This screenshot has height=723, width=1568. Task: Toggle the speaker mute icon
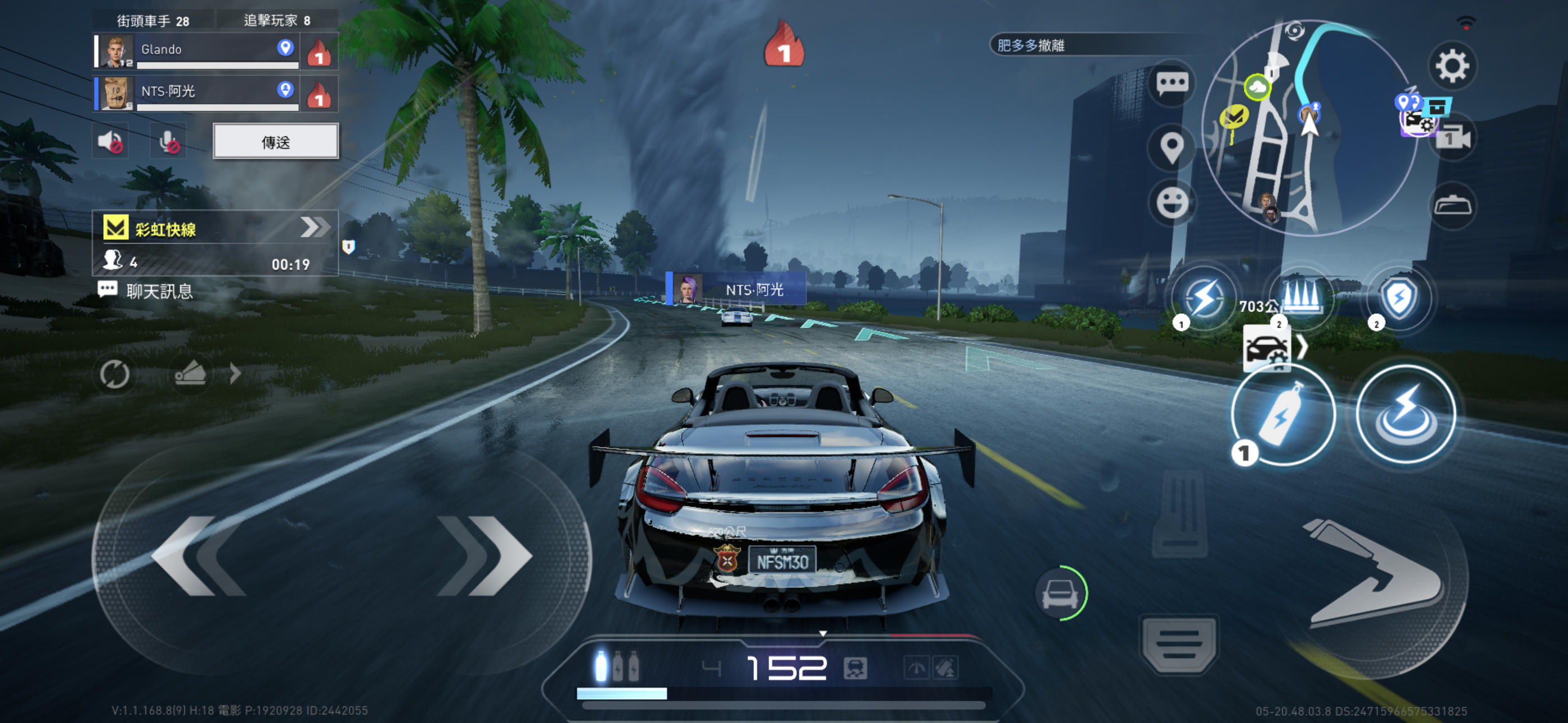click(x=111, y=142)
